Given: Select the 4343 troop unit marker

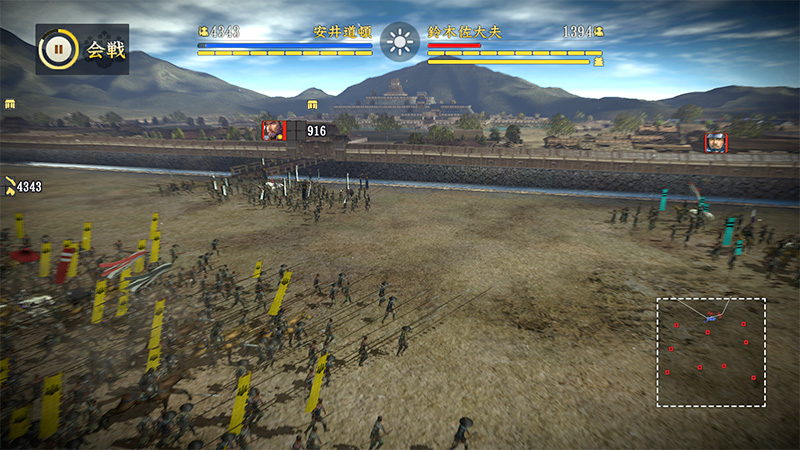Looking at the screenshot, I should (22, 187).
